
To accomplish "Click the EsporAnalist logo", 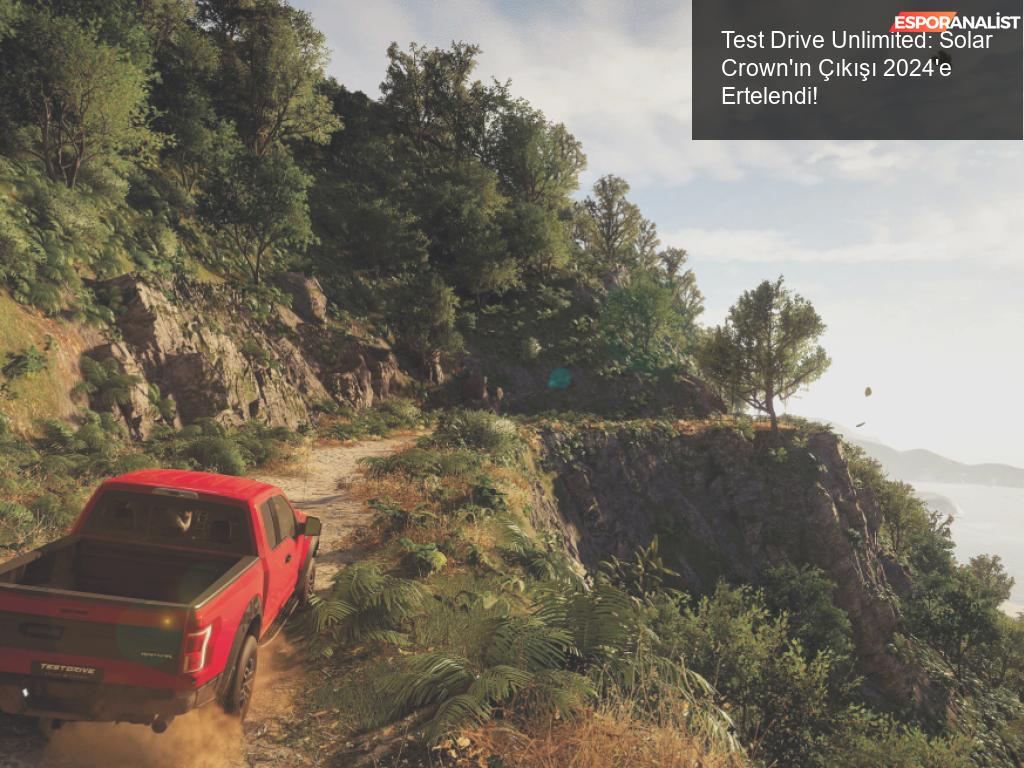I will (954, 22).
